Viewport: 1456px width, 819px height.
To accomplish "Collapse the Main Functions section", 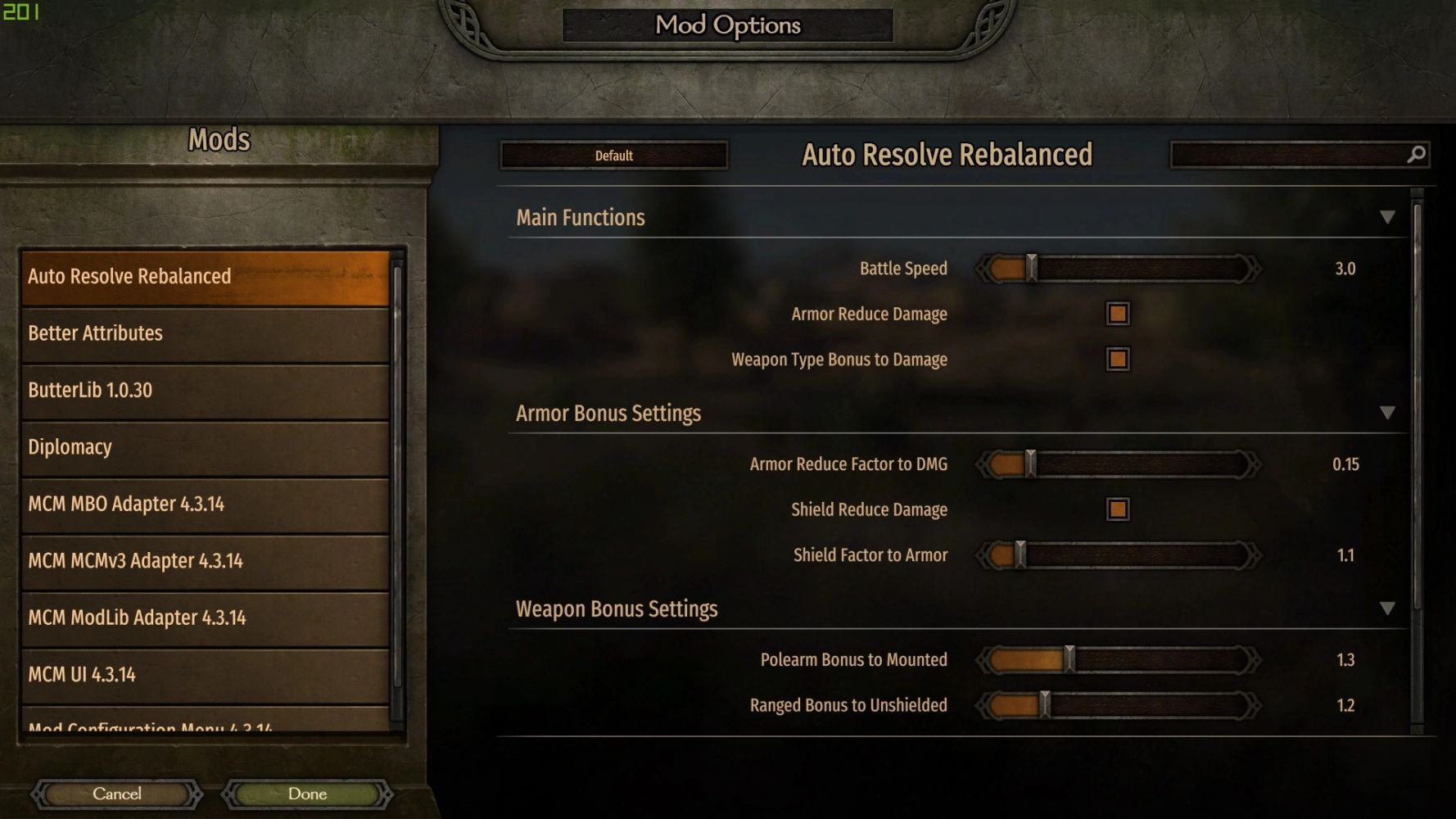I will pyautogui.click(x=1387, y=217).
